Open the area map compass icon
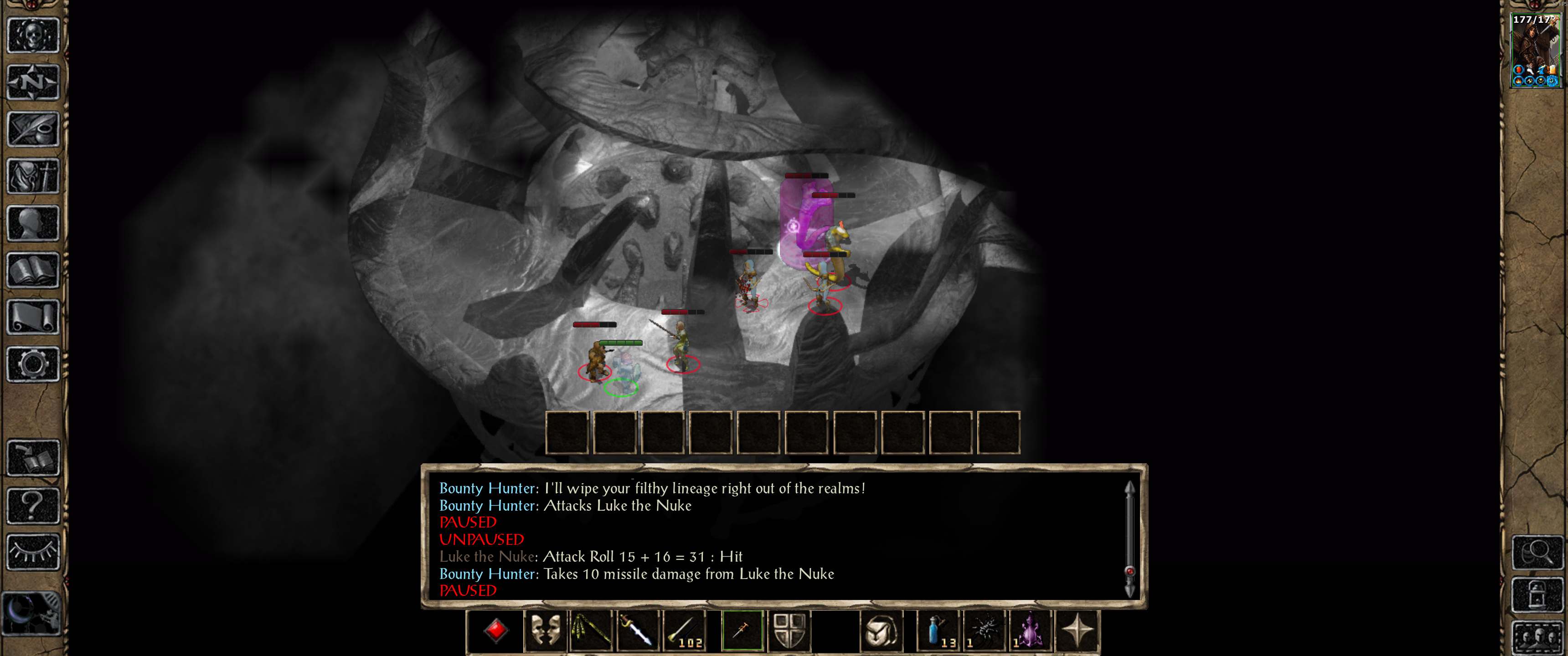1568x656 pixels. tap(33, 81)
